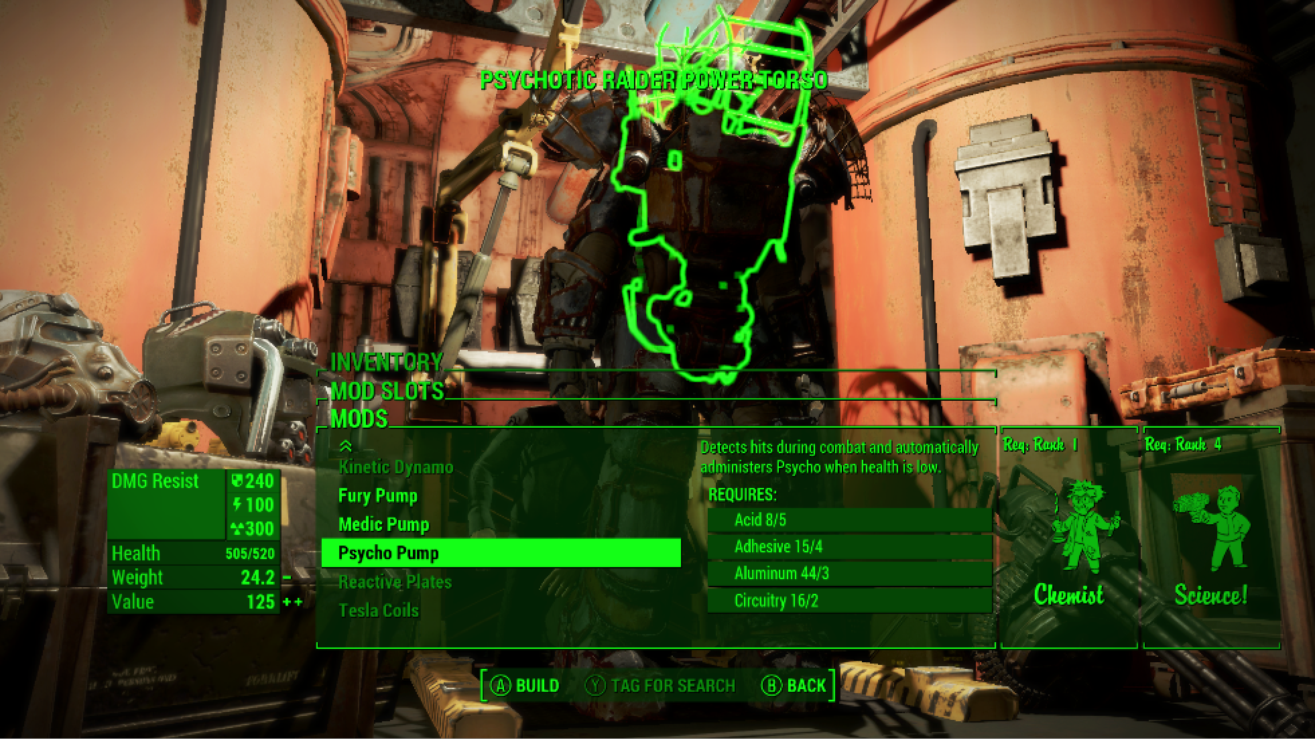1315x740 pixels.
Task: Go back with the Back button
Action: click(794, 685)
